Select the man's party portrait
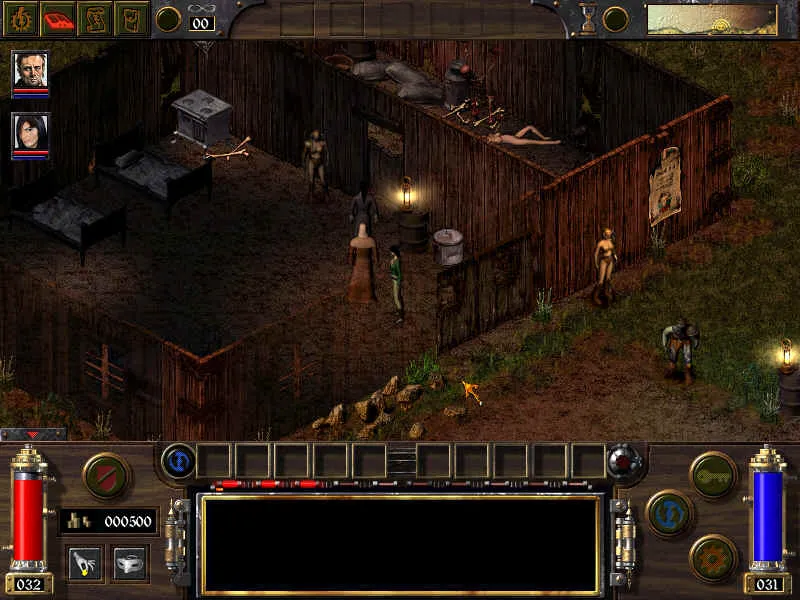Image resolution: width=800 pixels, height=600 pixels. point(30,71)
